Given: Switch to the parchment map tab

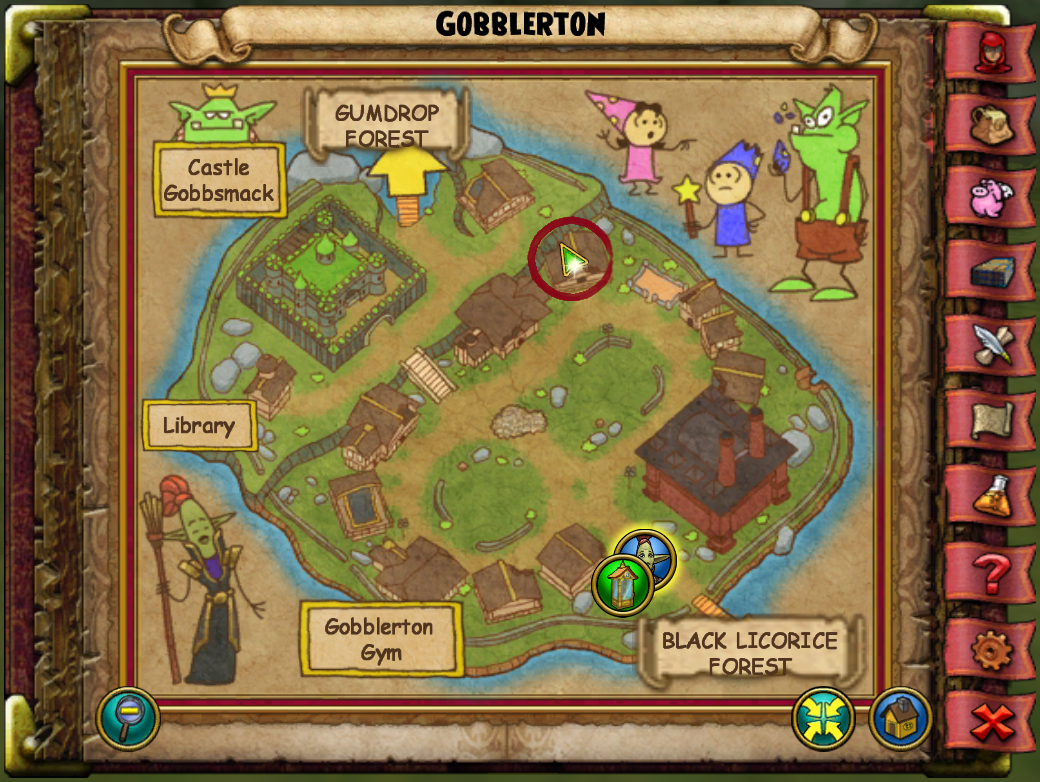Looking at the screenshot, I should tap(988, 419).
